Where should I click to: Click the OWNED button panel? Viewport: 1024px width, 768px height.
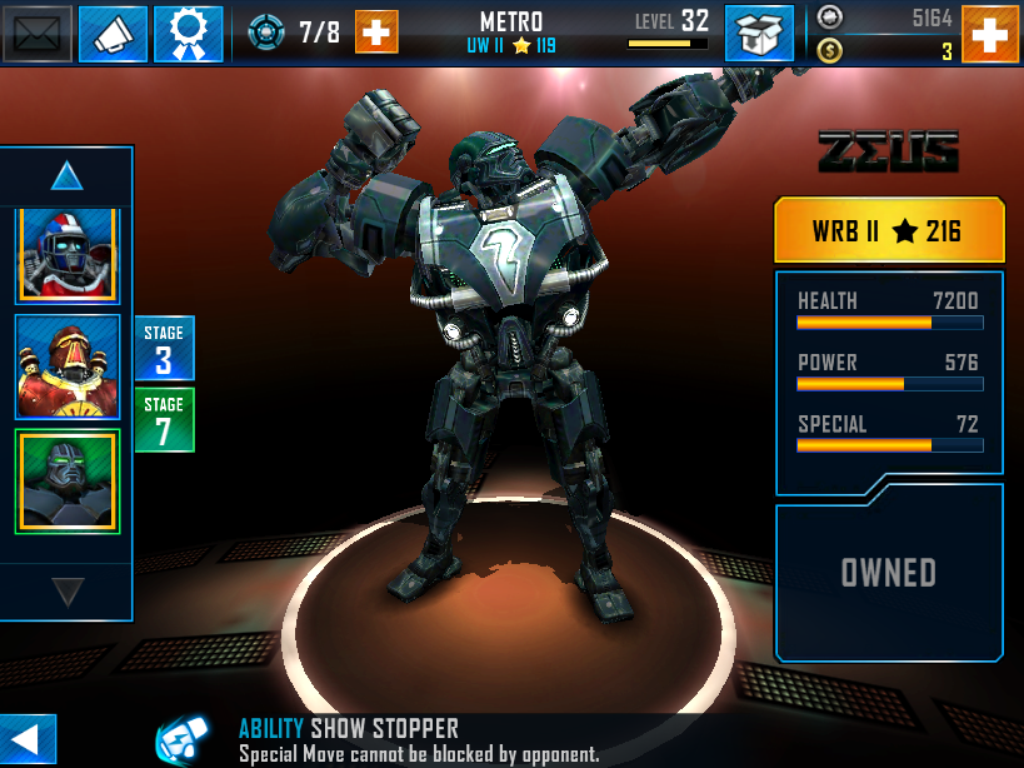888,572
